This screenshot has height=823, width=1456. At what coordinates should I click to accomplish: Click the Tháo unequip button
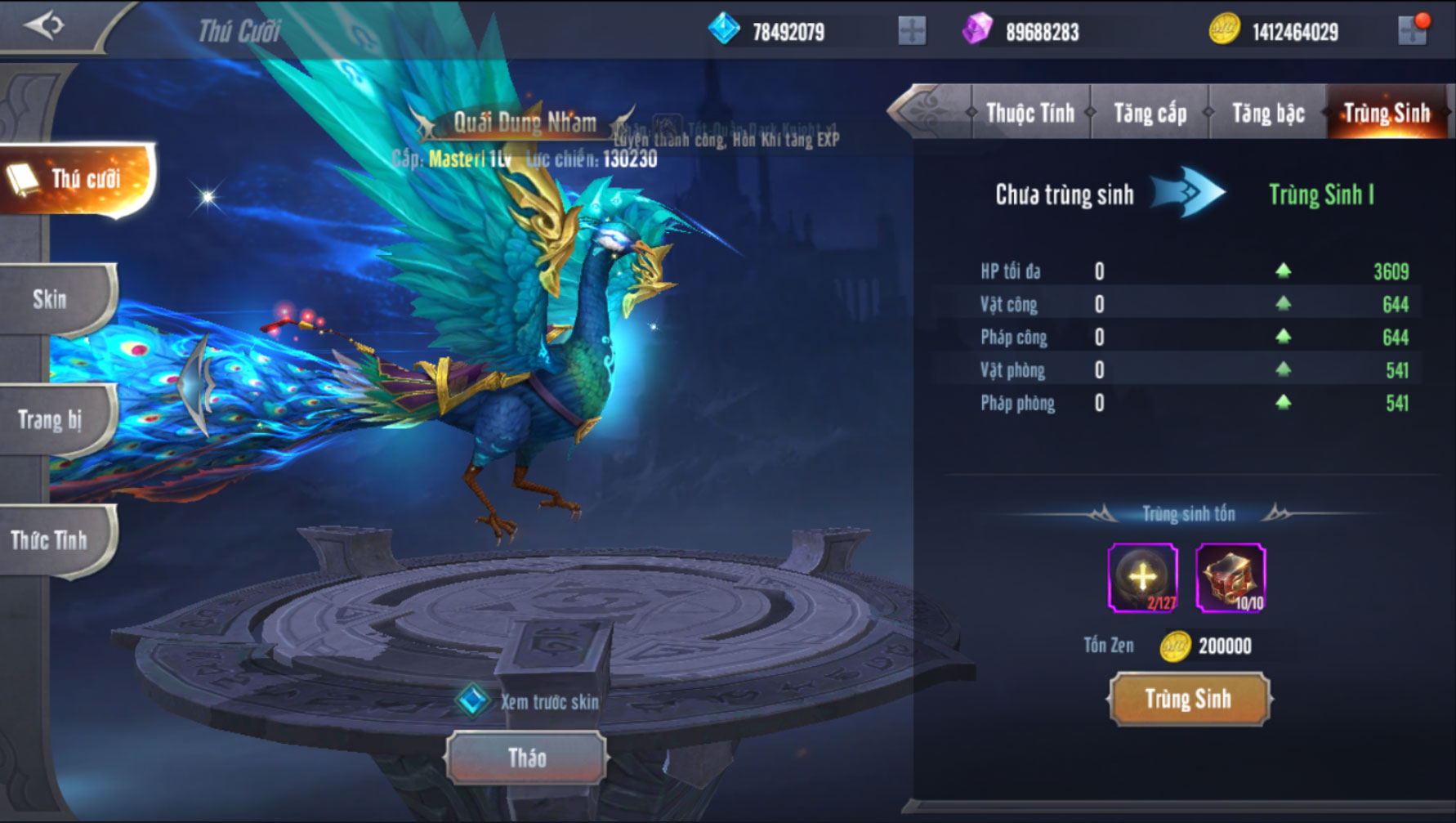[x=527, y=758]
